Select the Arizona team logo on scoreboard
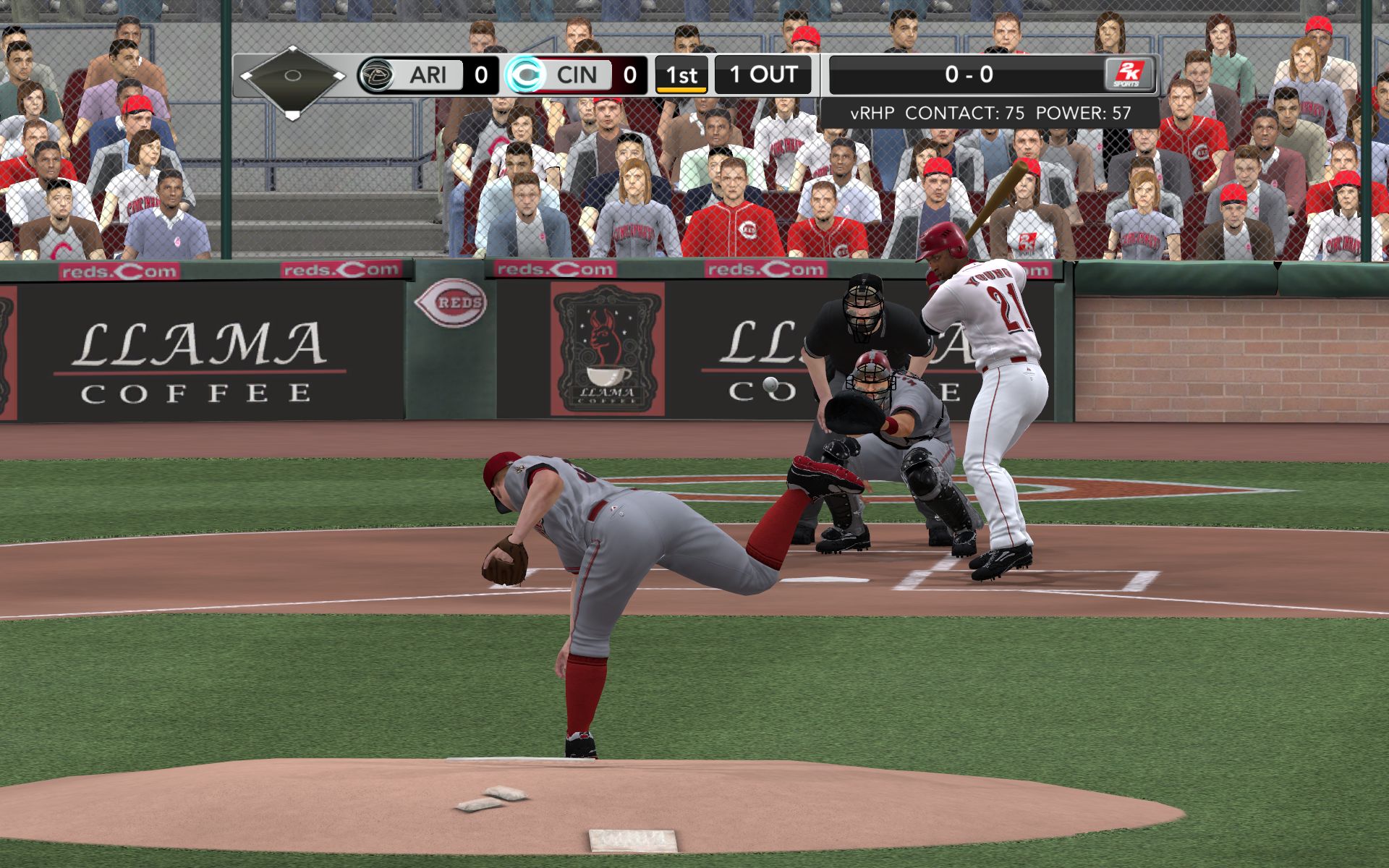The image size is (1389, 868). pyautogui.click(x=376, y=75)
